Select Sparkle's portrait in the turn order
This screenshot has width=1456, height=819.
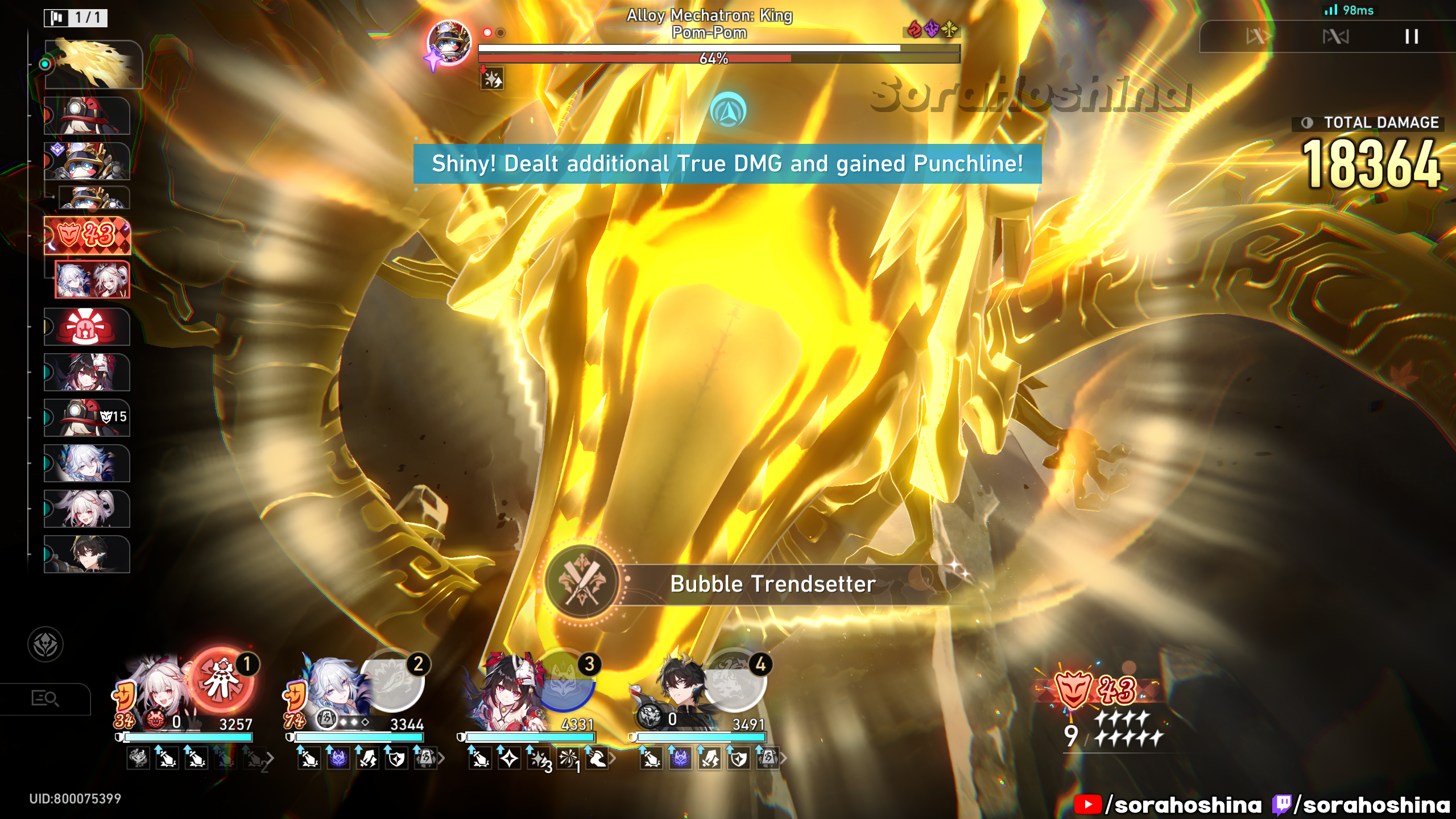pyautogui.click(x=87, y=372)
